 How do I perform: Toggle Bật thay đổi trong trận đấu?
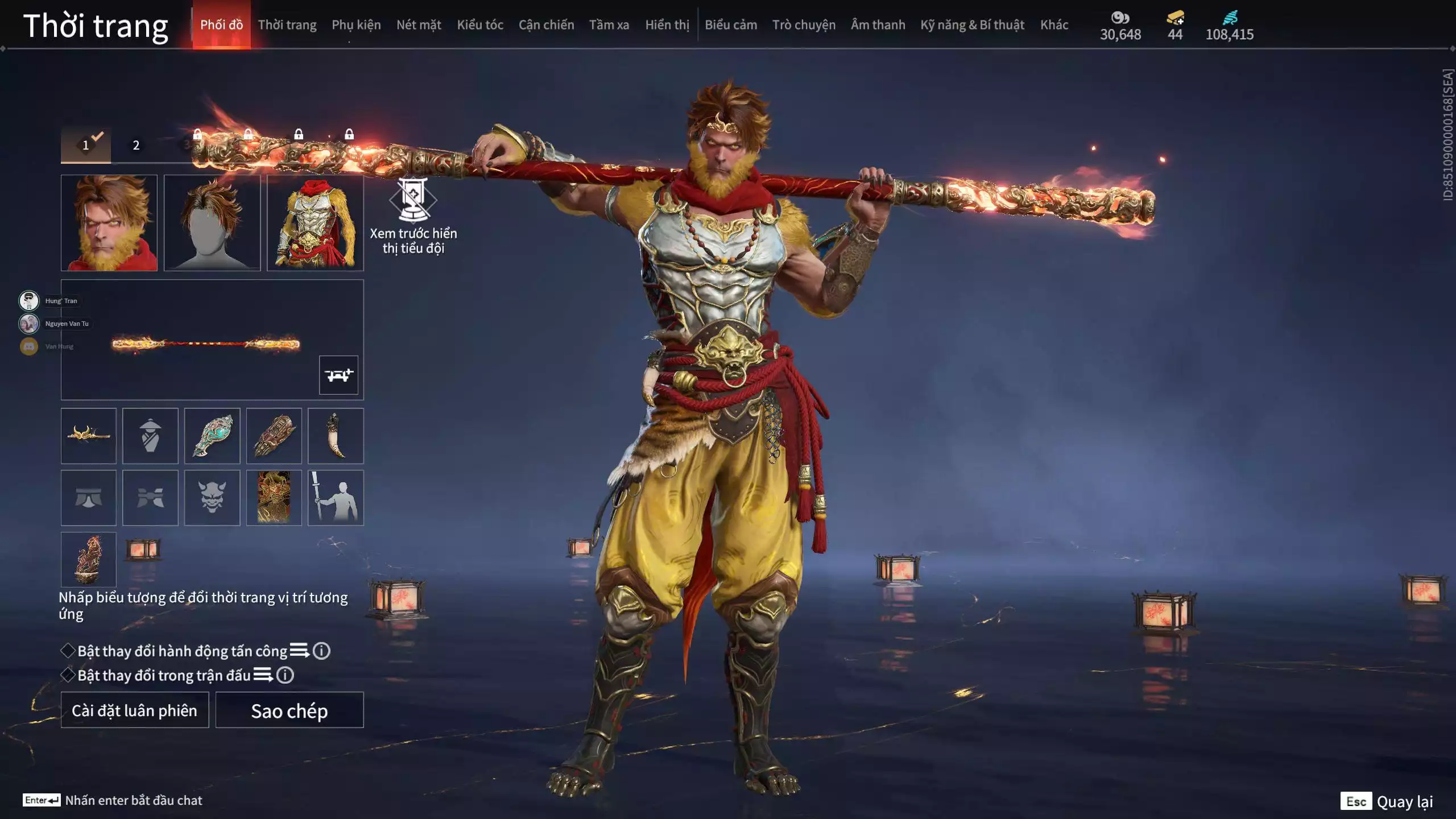pos(68,675)
